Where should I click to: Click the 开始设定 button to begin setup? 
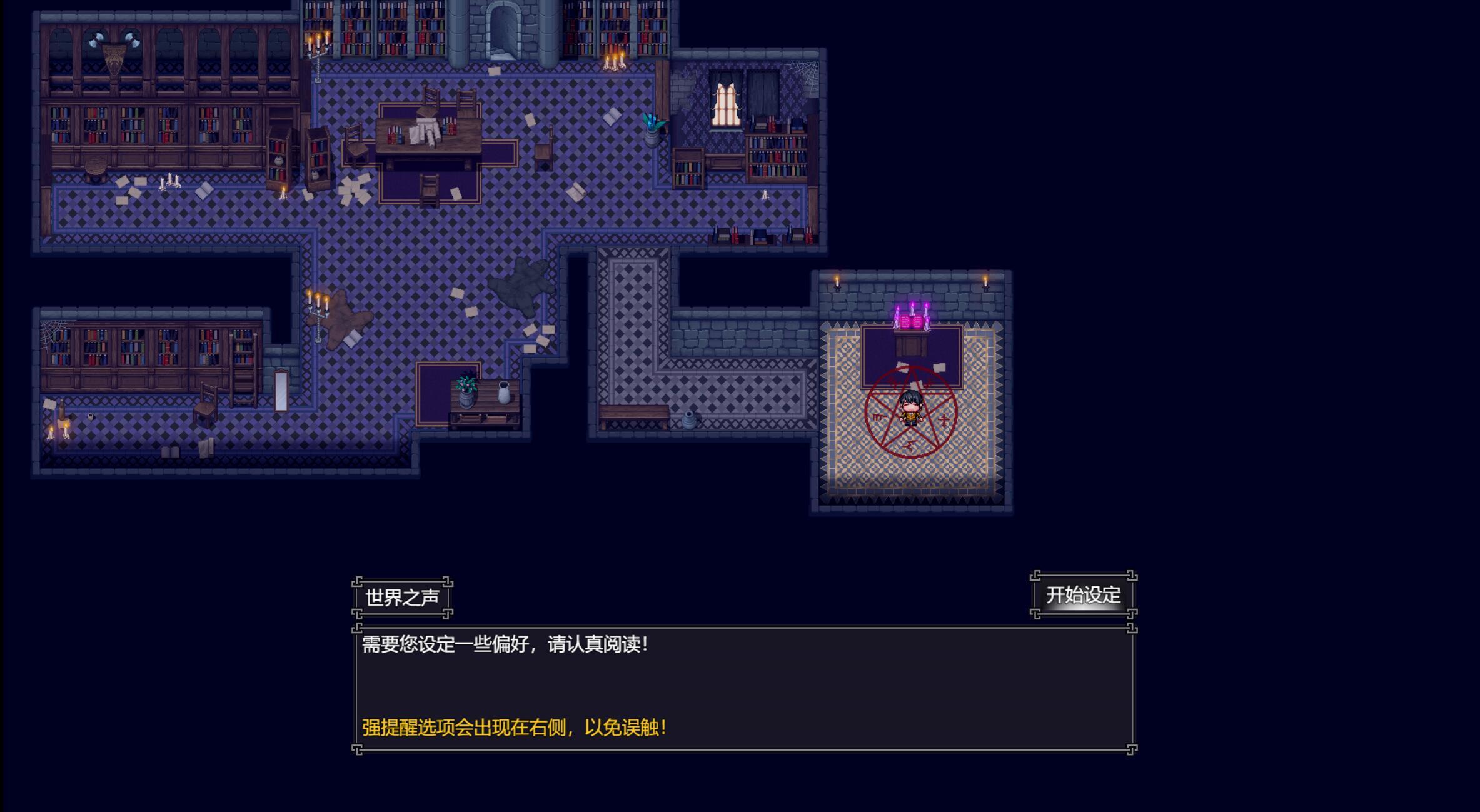coord(1084,596)
